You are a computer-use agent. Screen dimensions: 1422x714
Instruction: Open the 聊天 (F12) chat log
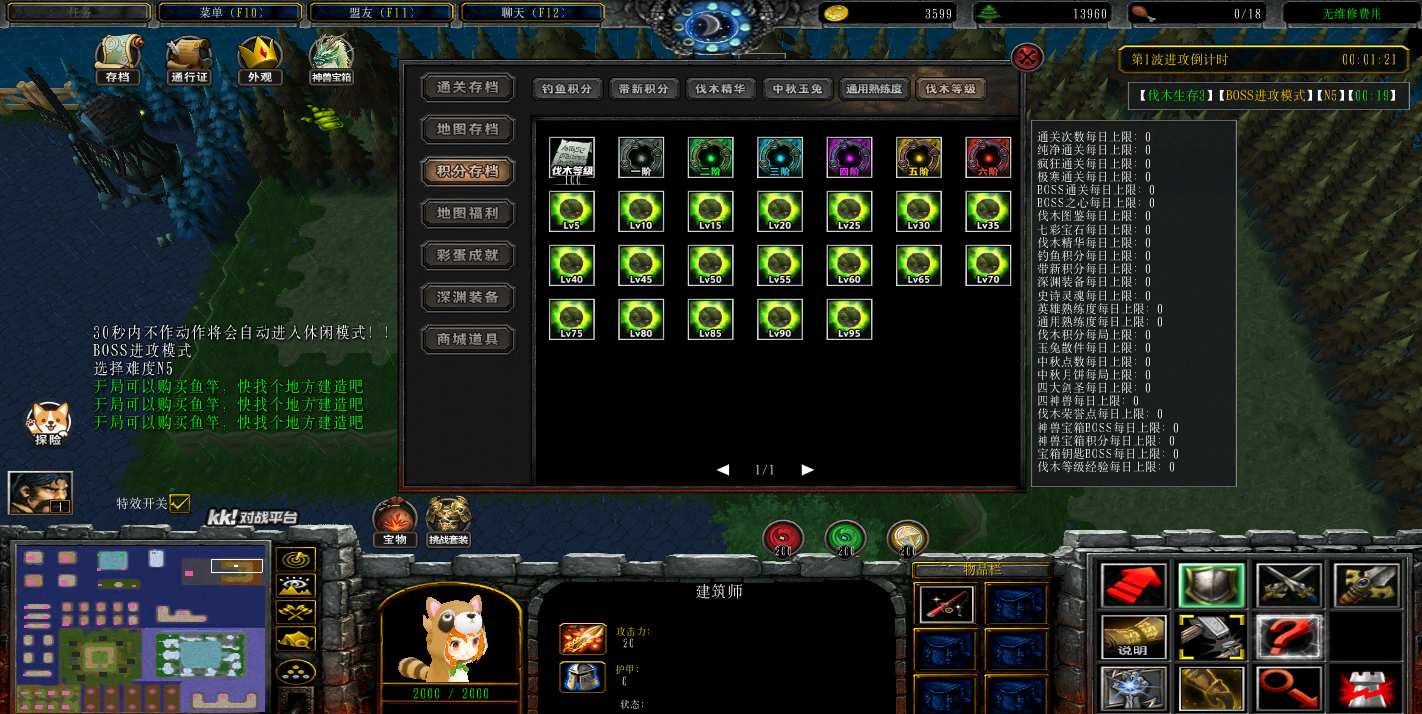click(532, 14)
